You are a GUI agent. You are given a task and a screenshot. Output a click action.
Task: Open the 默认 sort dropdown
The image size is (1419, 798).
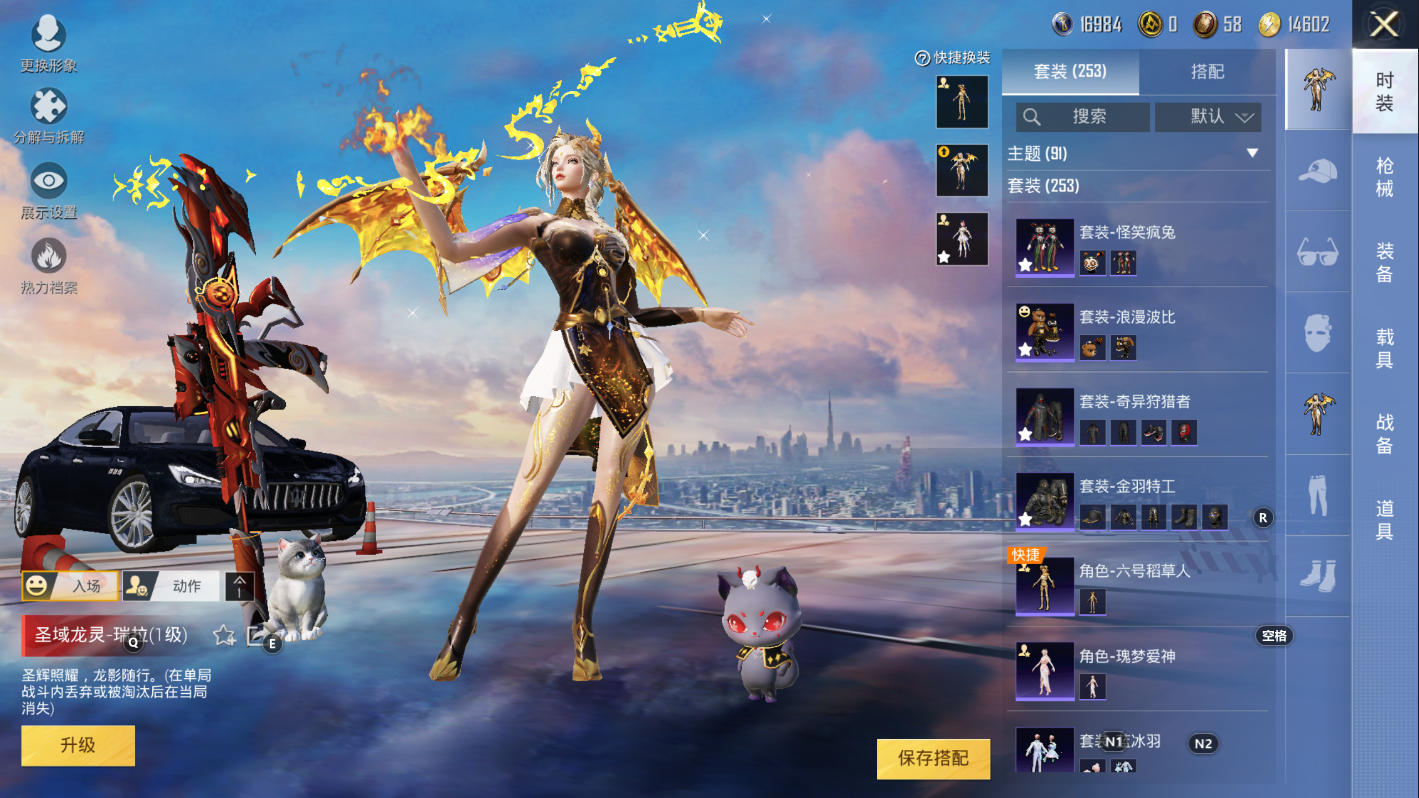[x=1207, y=117]
